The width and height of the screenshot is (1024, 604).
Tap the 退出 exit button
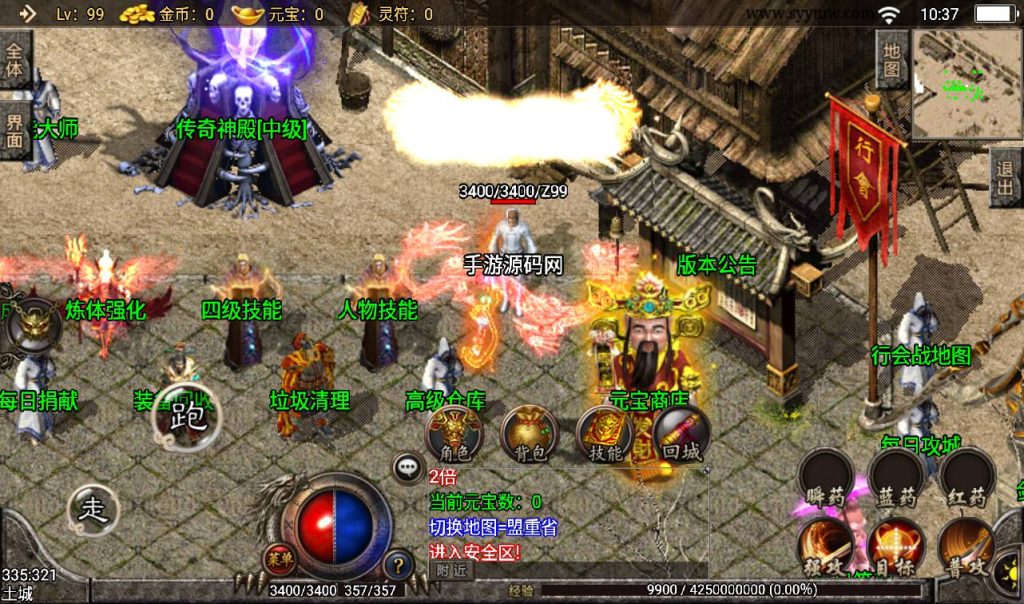pyautogui.click(x=1006, y=178)
